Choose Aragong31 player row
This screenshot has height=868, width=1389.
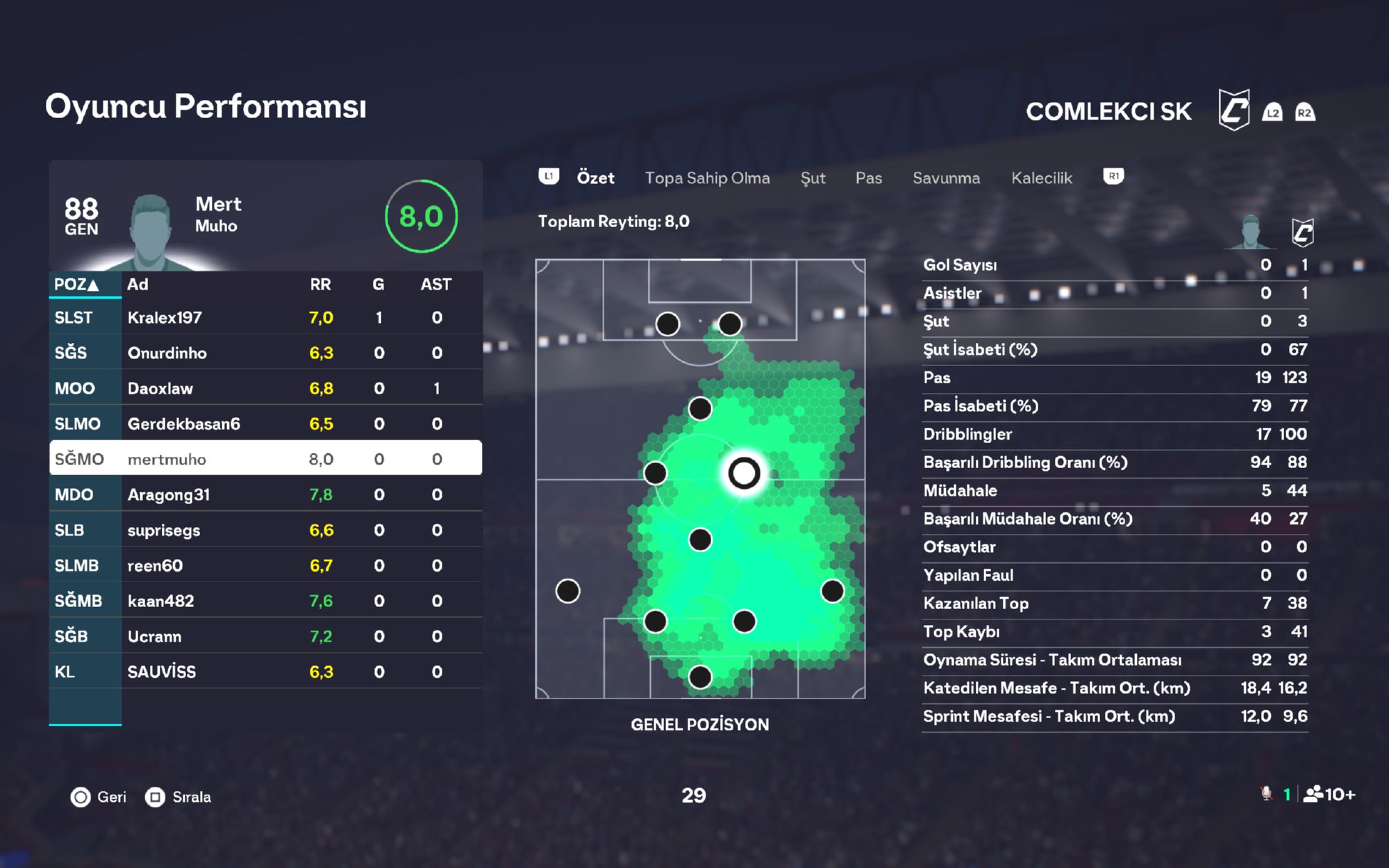pos(265,495)
